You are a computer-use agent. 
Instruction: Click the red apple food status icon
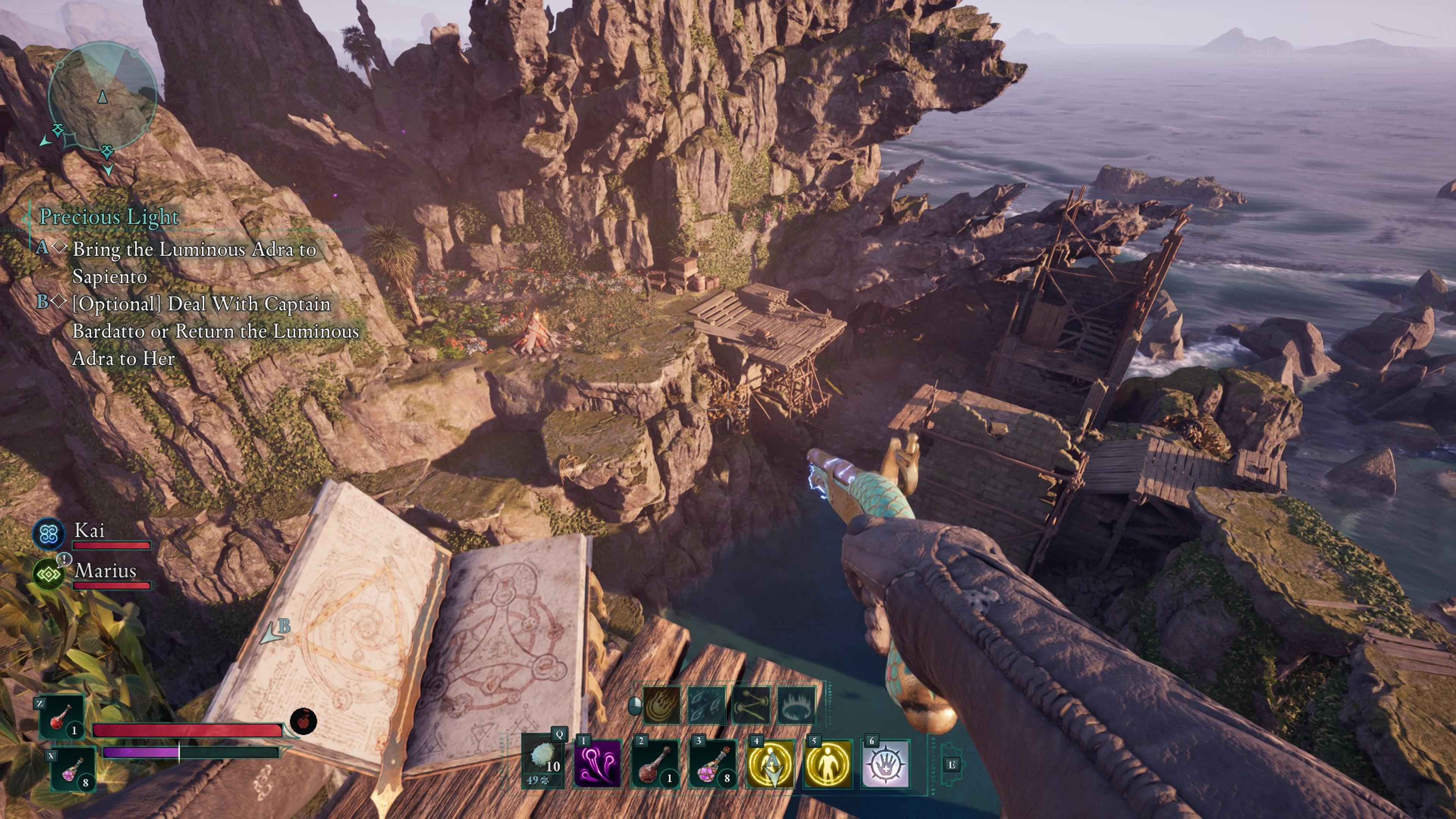pyautogui.click(x=303, y=721)
